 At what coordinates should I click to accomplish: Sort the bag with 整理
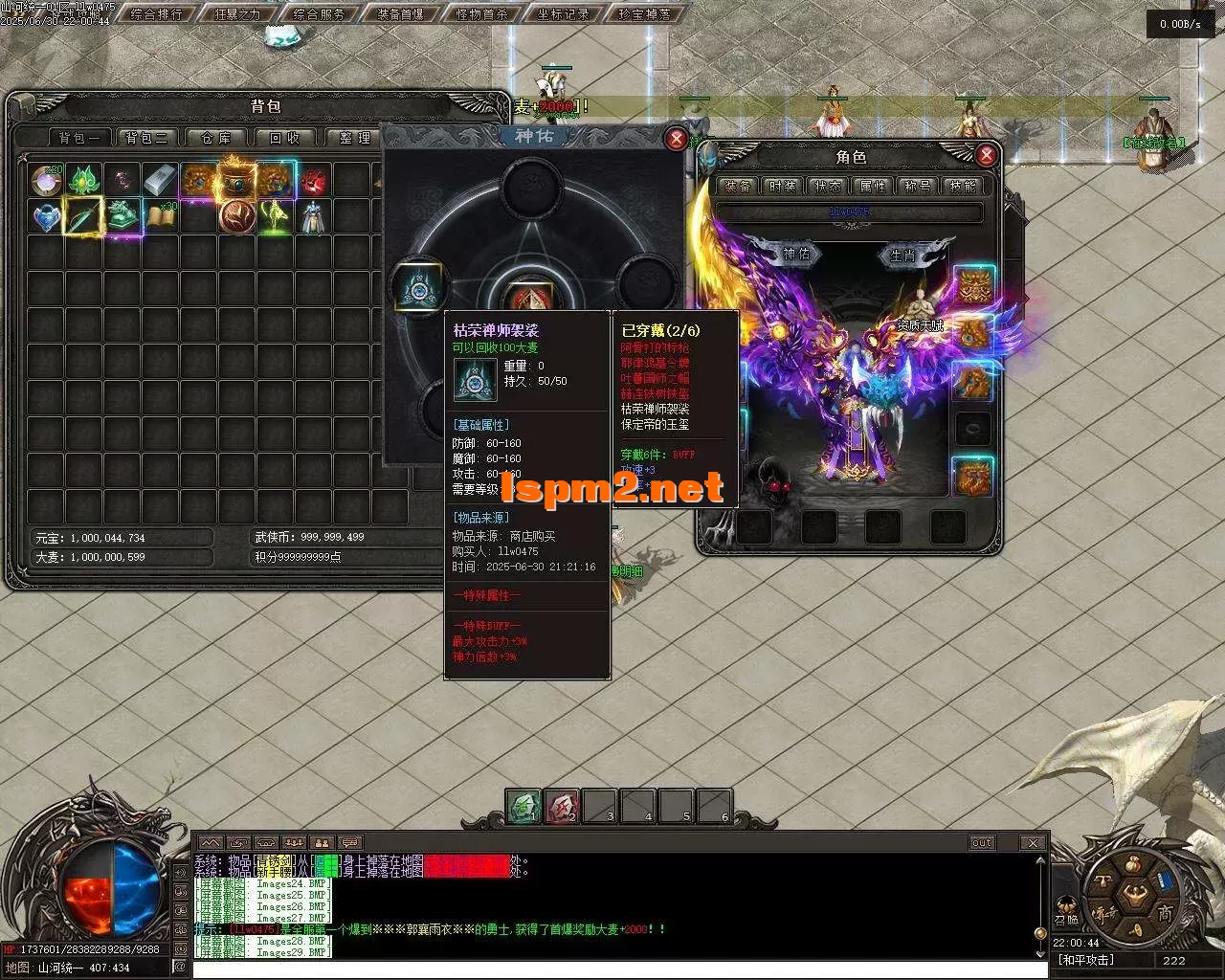354,138
